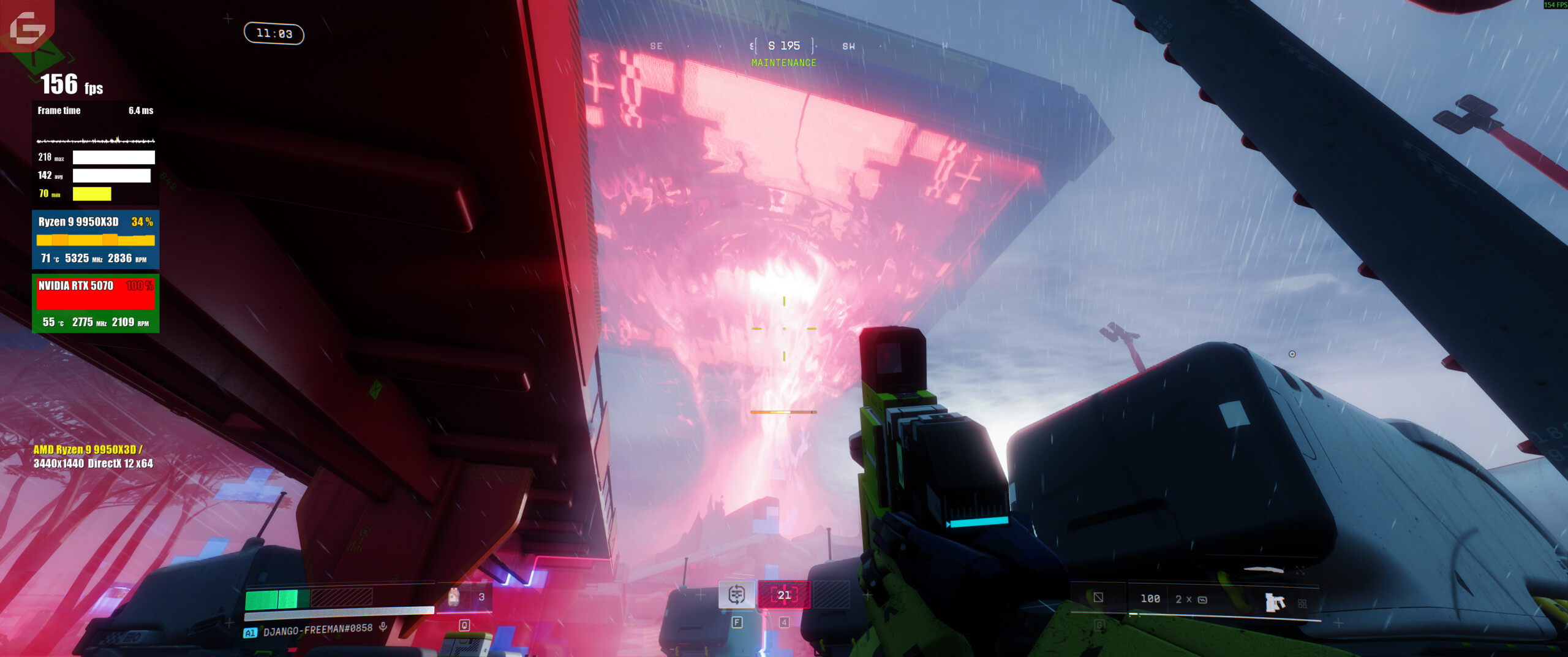Click the empty grenade slot icon
The height and width of the screenshot is (657, 1568).
point(1098,598)
